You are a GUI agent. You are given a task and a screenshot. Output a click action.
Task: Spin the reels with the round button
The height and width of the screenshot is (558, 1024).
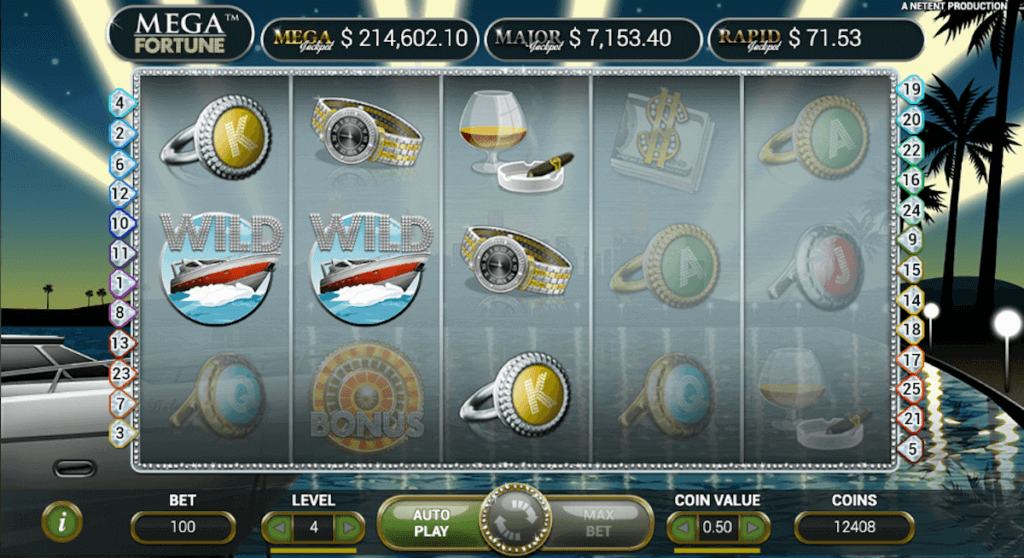click(515, 522)
